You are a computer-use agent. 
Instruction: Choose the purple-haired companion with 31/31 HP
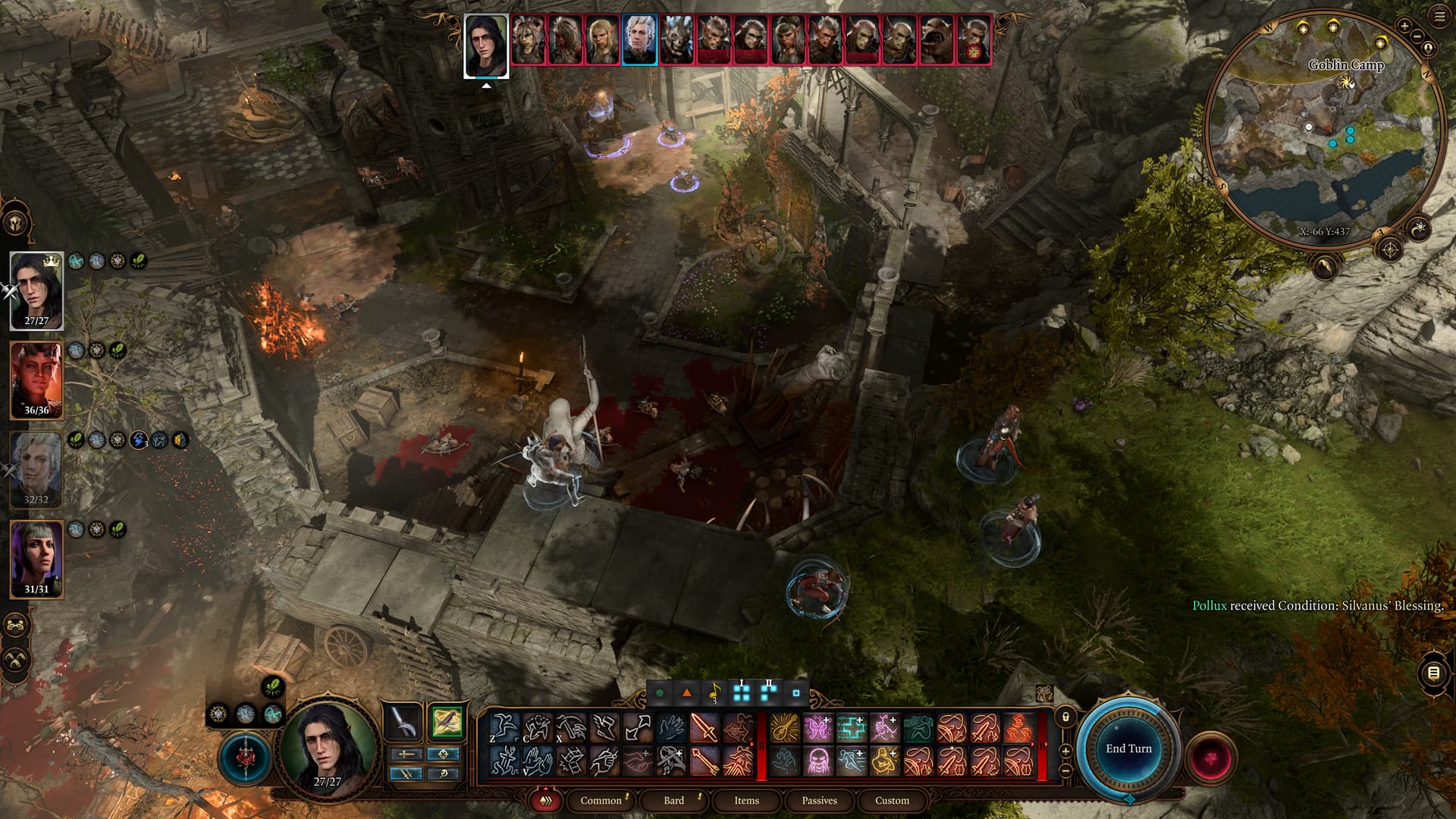(36, 558)
